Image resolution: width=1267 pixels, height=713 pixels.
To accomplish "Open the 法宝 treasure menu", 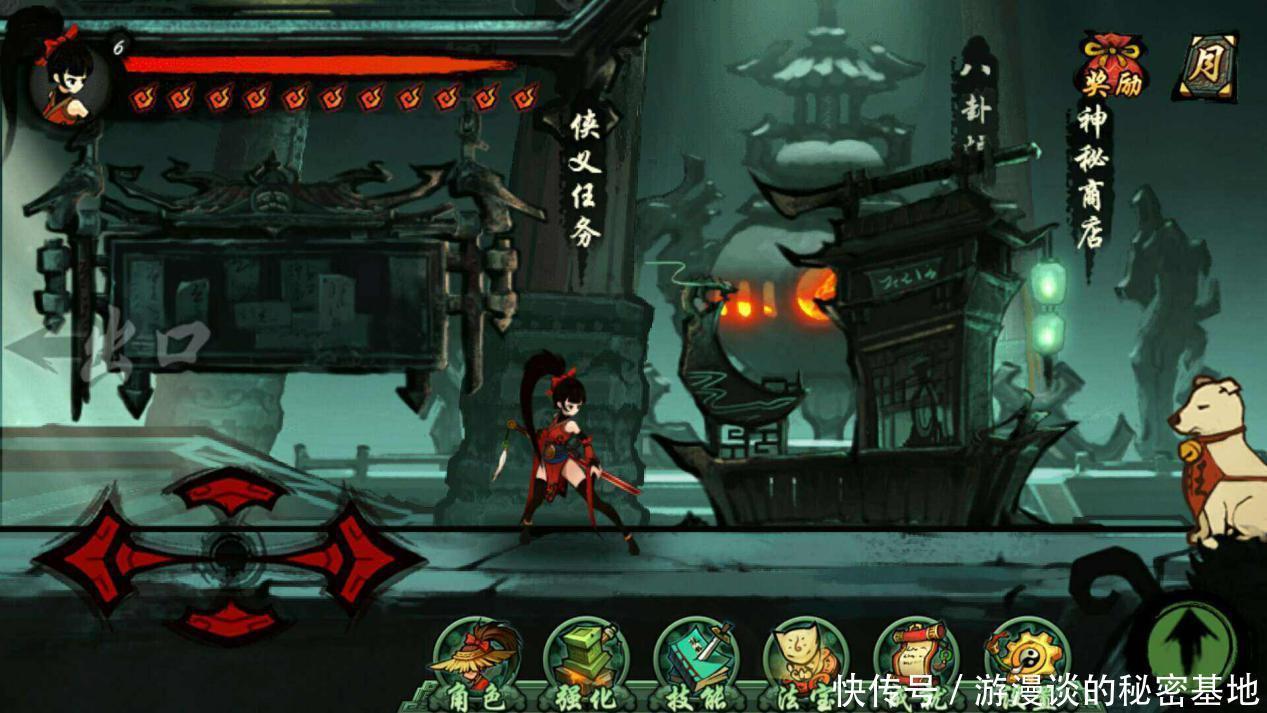I will pyautogui.click(x=806, y=661).
